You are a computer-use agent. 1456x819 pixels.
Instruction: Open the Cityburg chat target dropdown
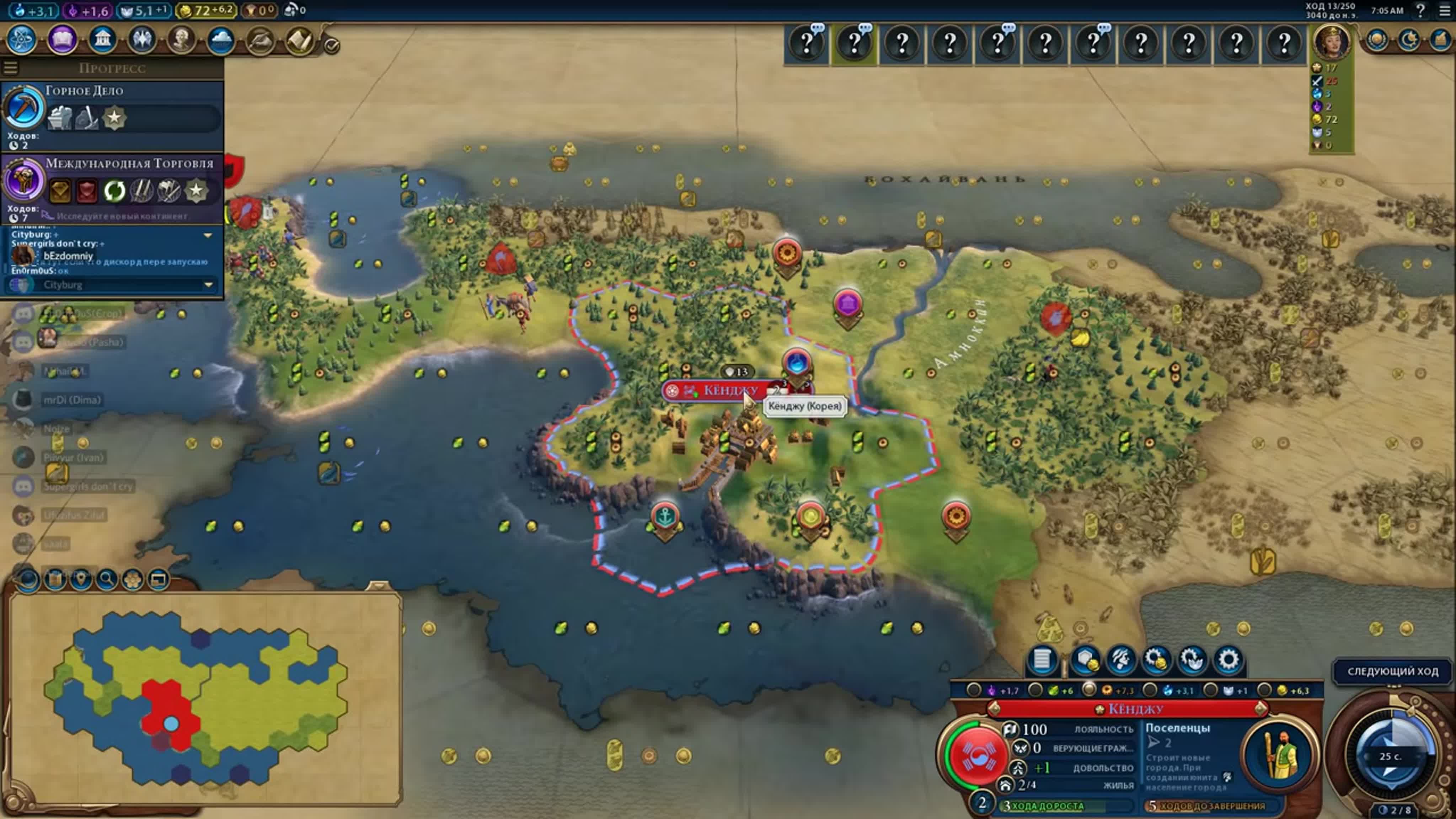tap(208, 285)
